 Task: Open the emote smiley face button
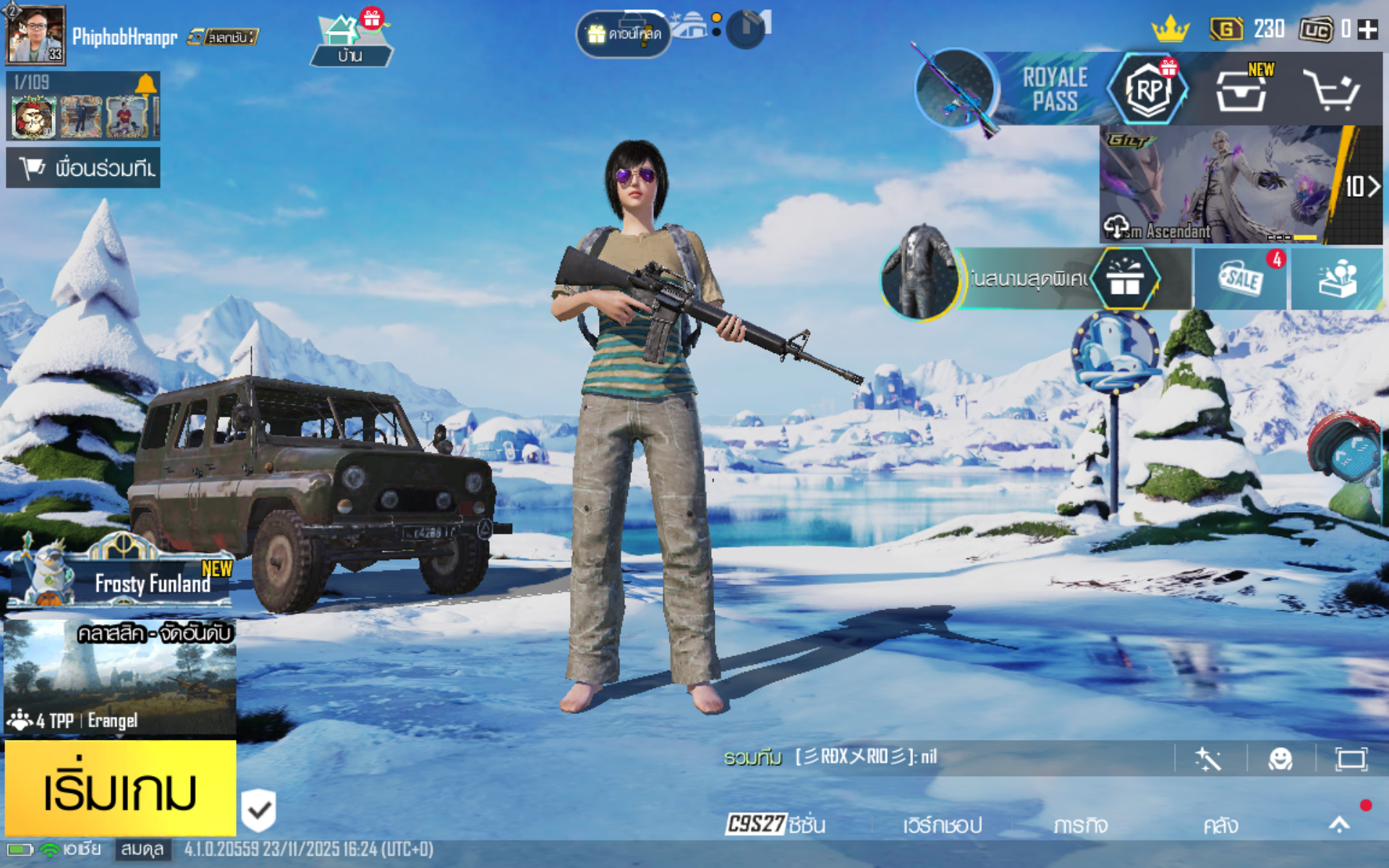coord(1280,759)
